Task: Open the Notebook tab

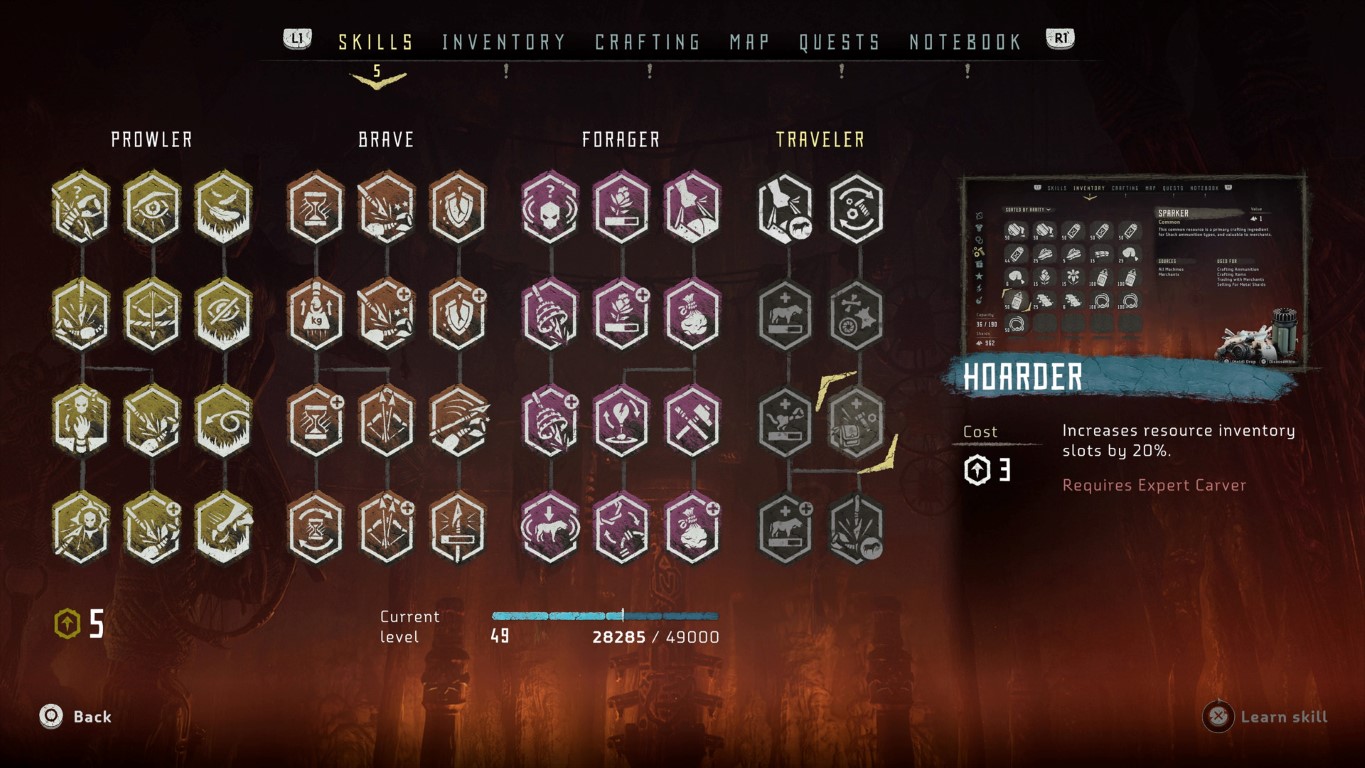Action: point(966,42)
